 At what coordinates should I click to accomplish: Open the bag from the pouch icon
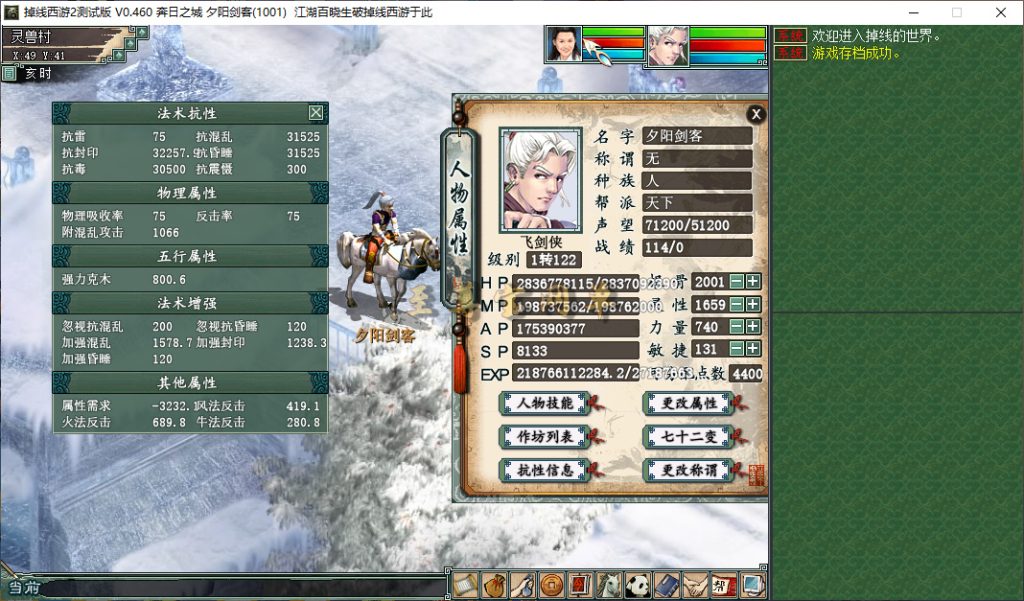coord(493,585)
